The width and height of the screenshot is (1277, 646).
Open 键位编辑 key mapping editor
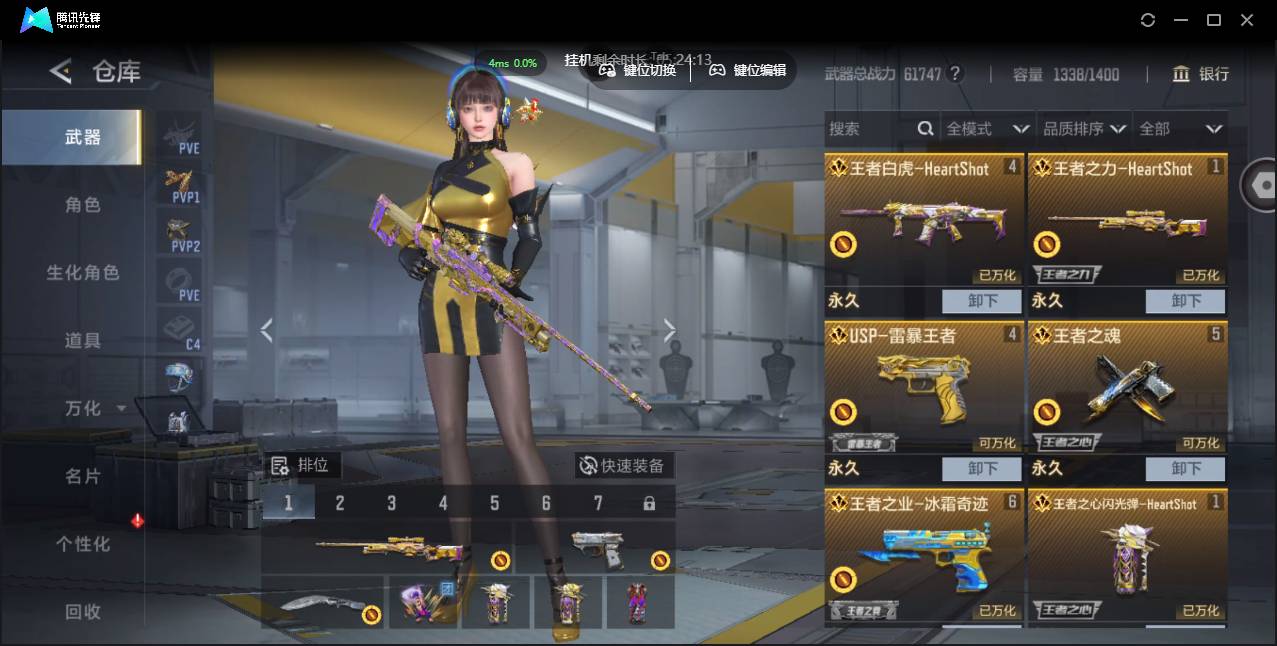click(x=748, y=70)
